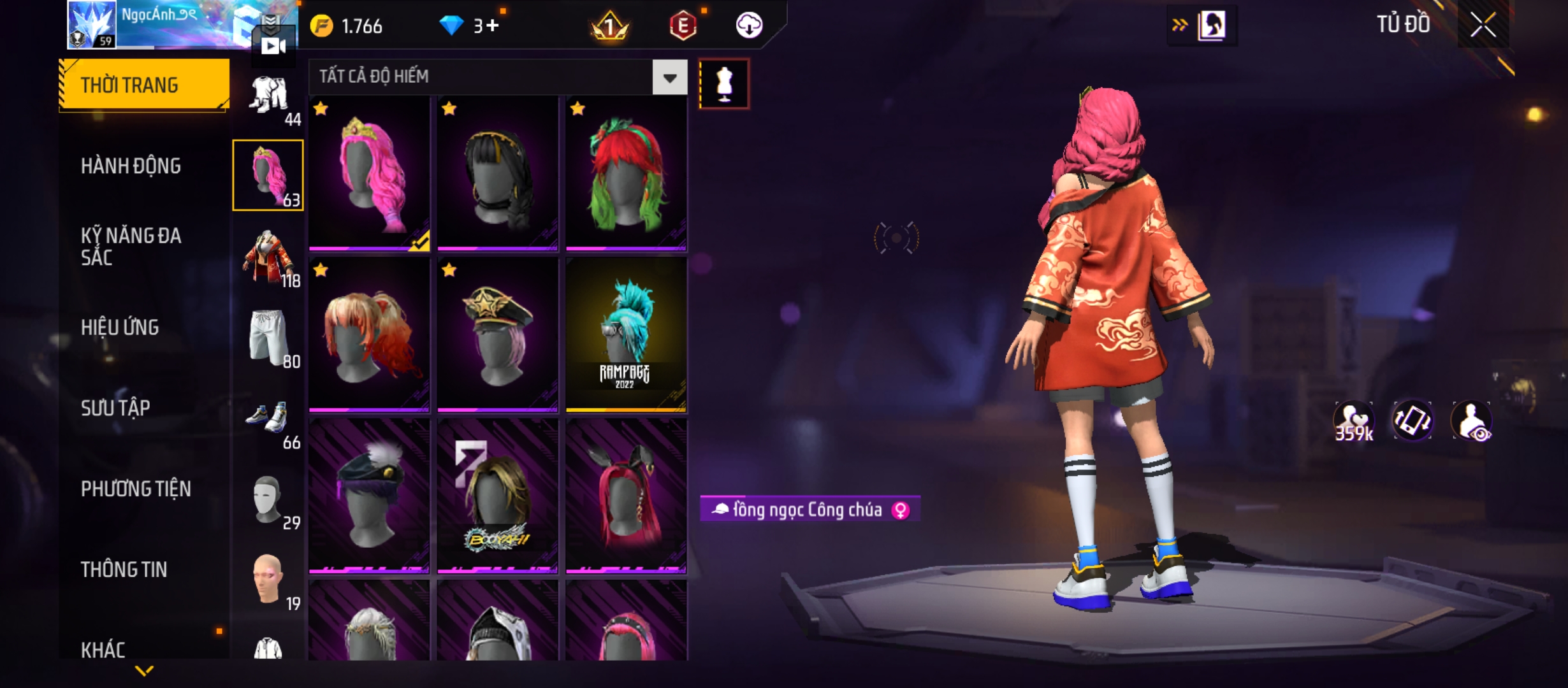Switch to Kỹ Năng Đa Sắc tab

[131, 247]
